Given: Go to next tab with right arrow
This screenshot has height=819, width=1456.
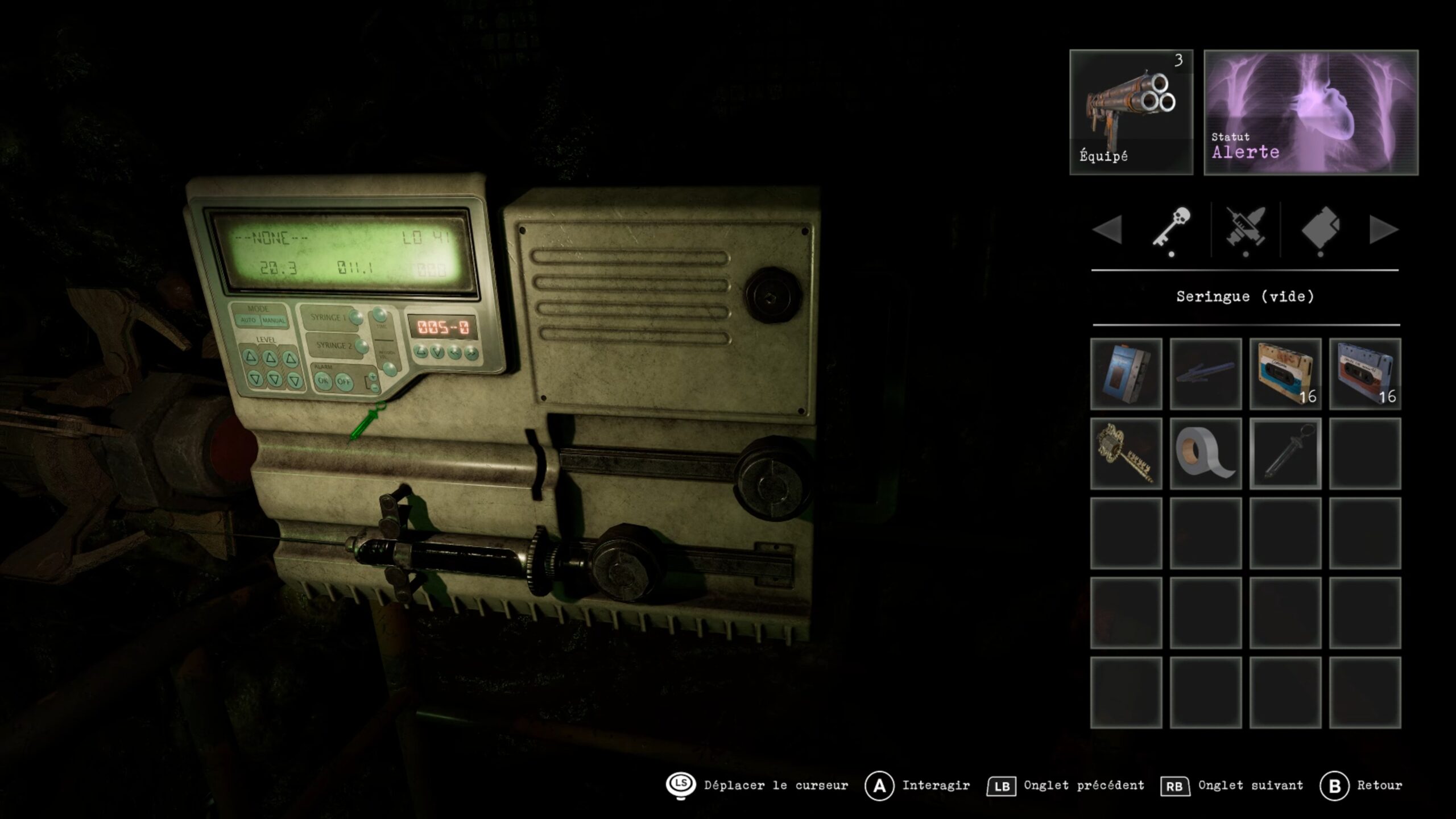Looking at the screenshot, I should coord(1383,230).
